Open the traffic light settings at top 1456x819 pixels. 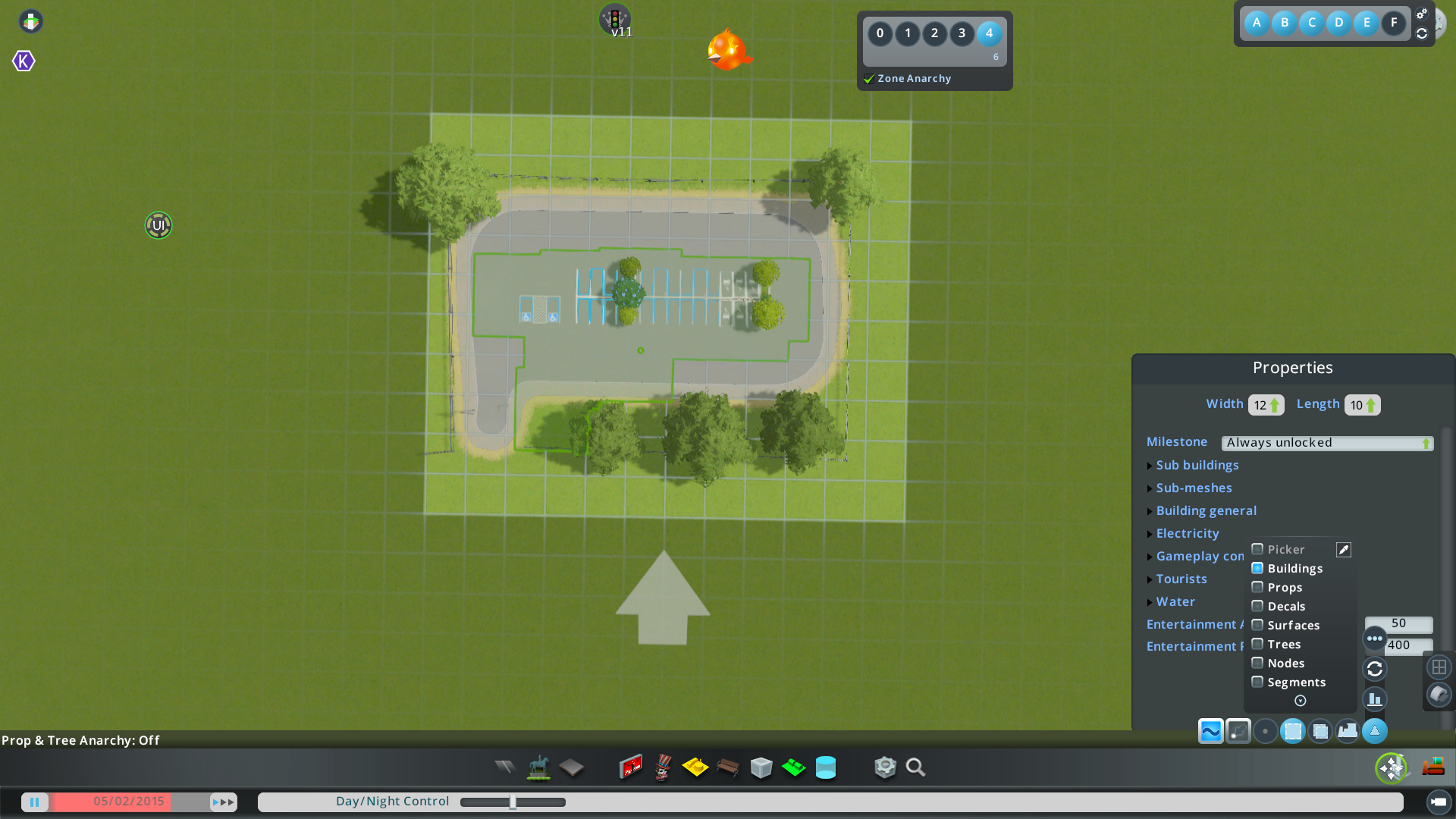[614, 18]
